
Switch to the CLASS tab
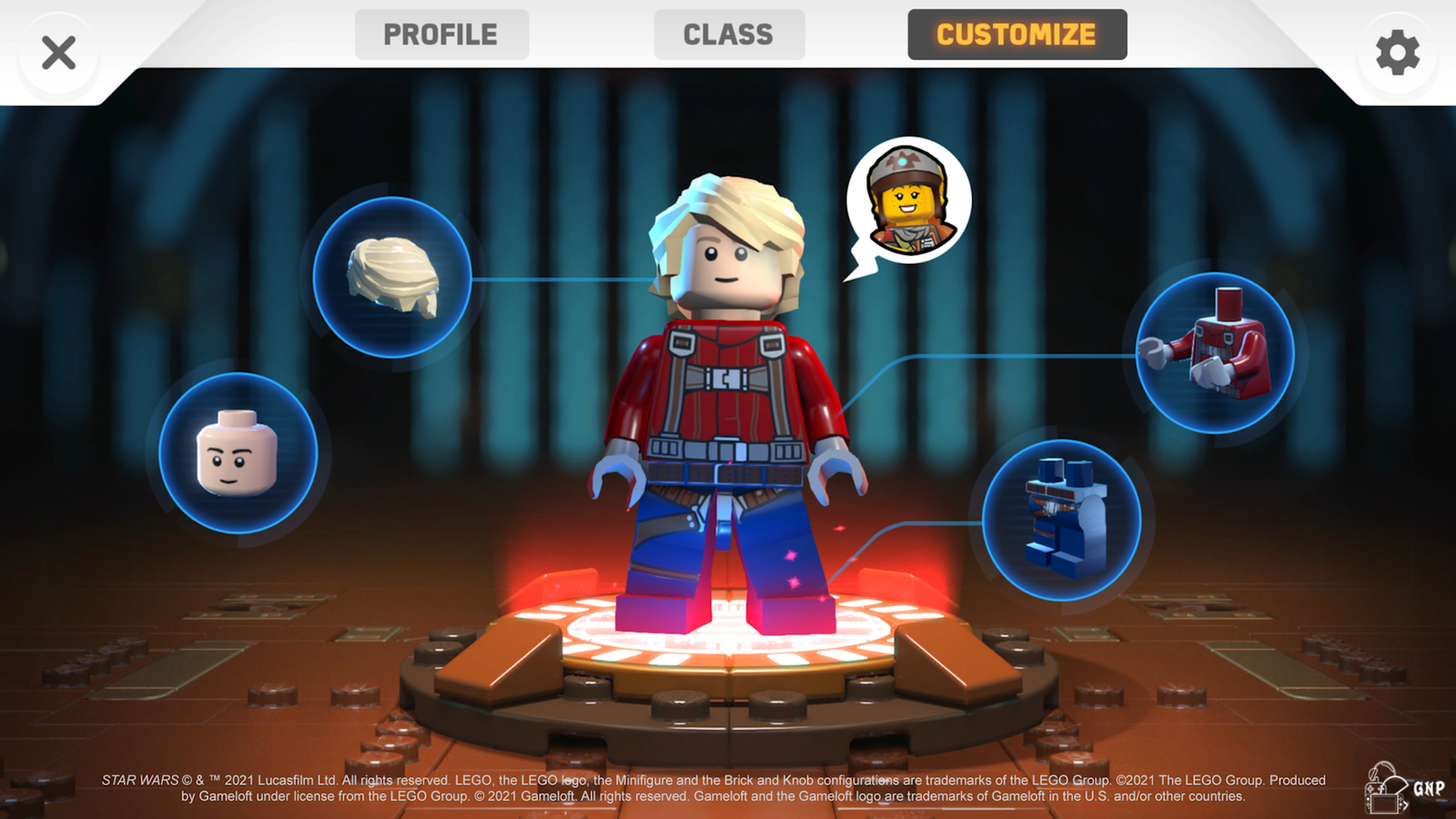(x=728, y=34)
